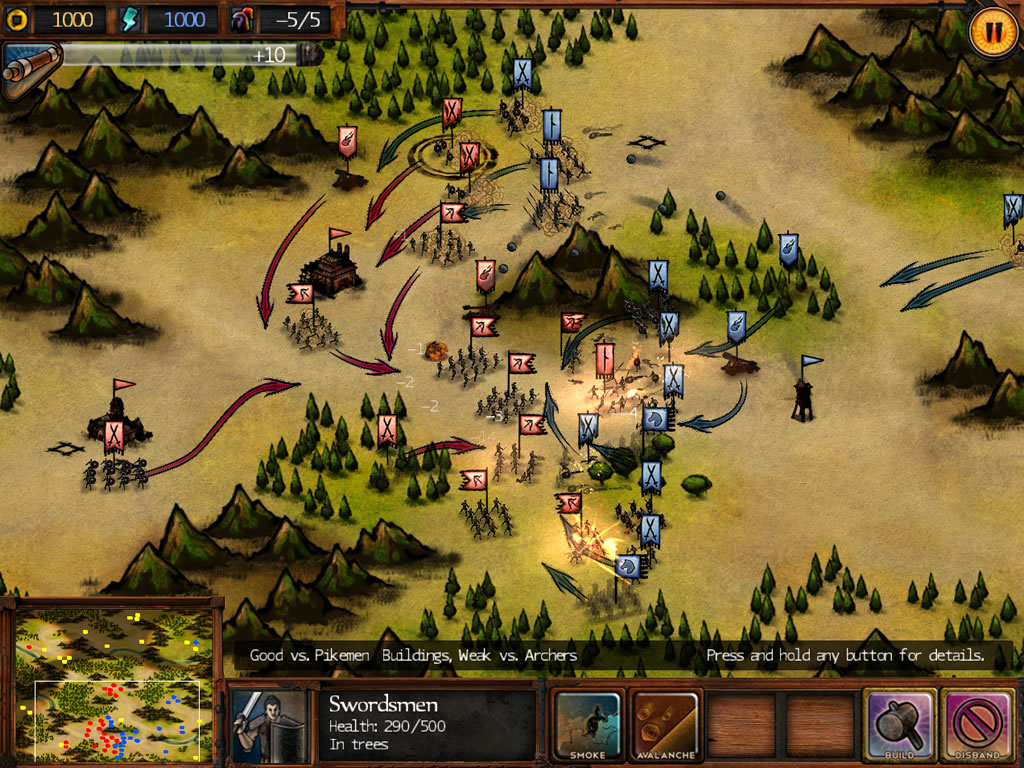
Task: Click the spyglass icon
Action: 30,68
